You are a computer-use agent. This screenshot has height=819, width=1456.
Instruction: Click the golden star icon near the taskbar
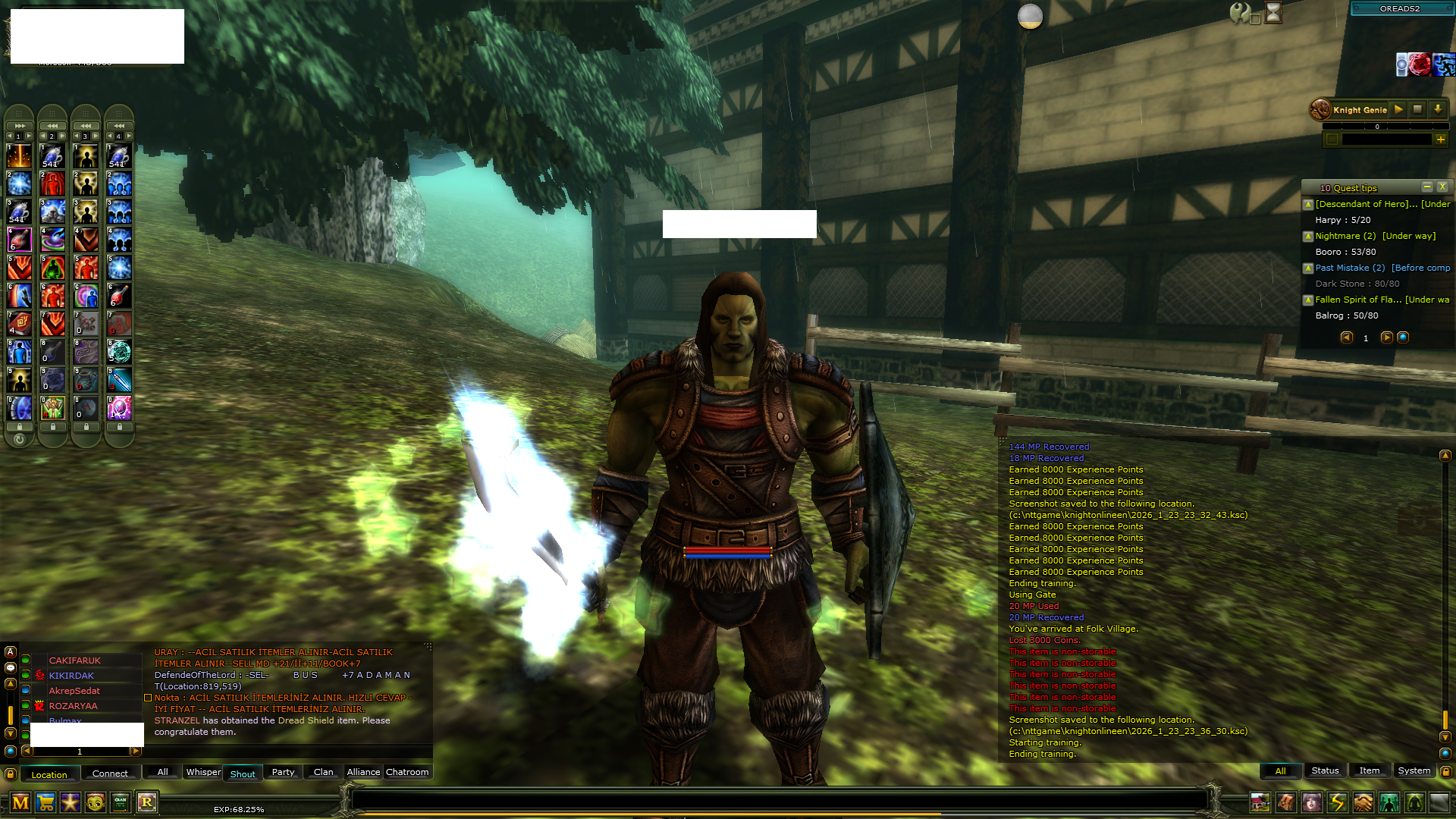point(71,802)
